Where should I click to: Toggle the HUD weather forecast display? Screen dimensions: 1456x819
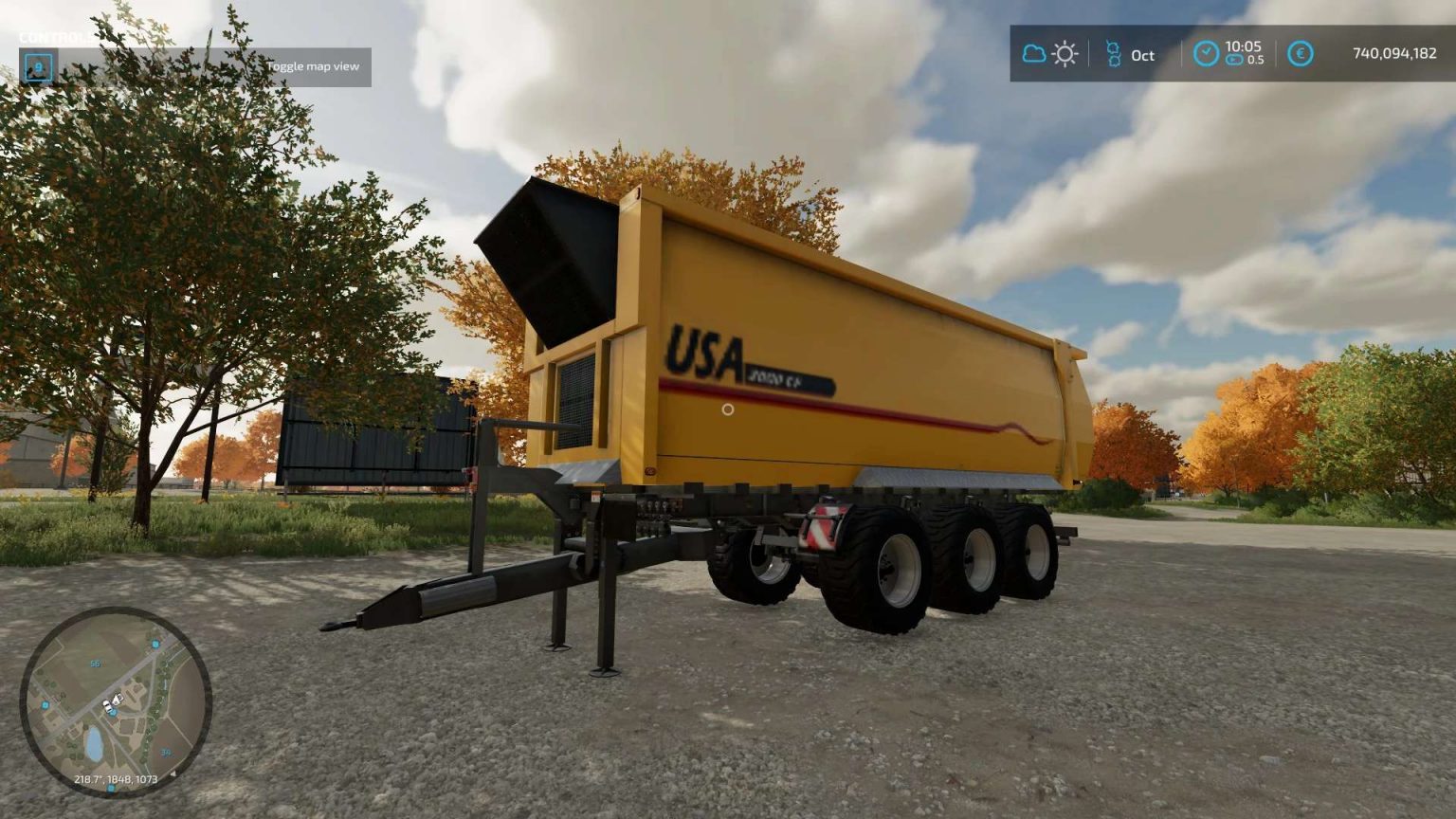(1047, 54)
